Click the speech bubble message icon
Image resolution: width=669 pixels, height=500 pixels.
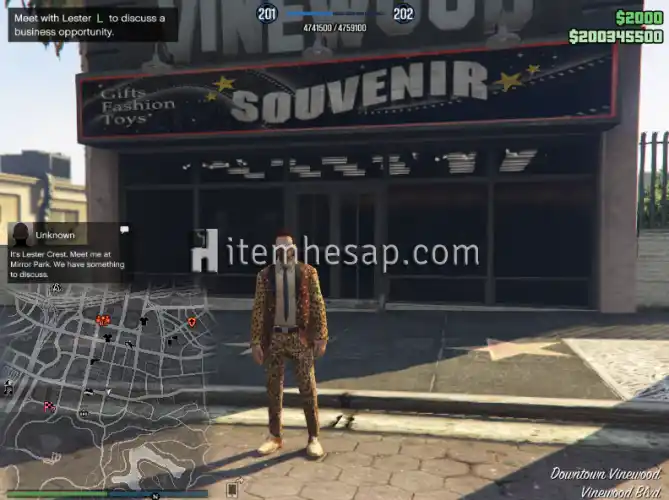[x=123, y=230]
